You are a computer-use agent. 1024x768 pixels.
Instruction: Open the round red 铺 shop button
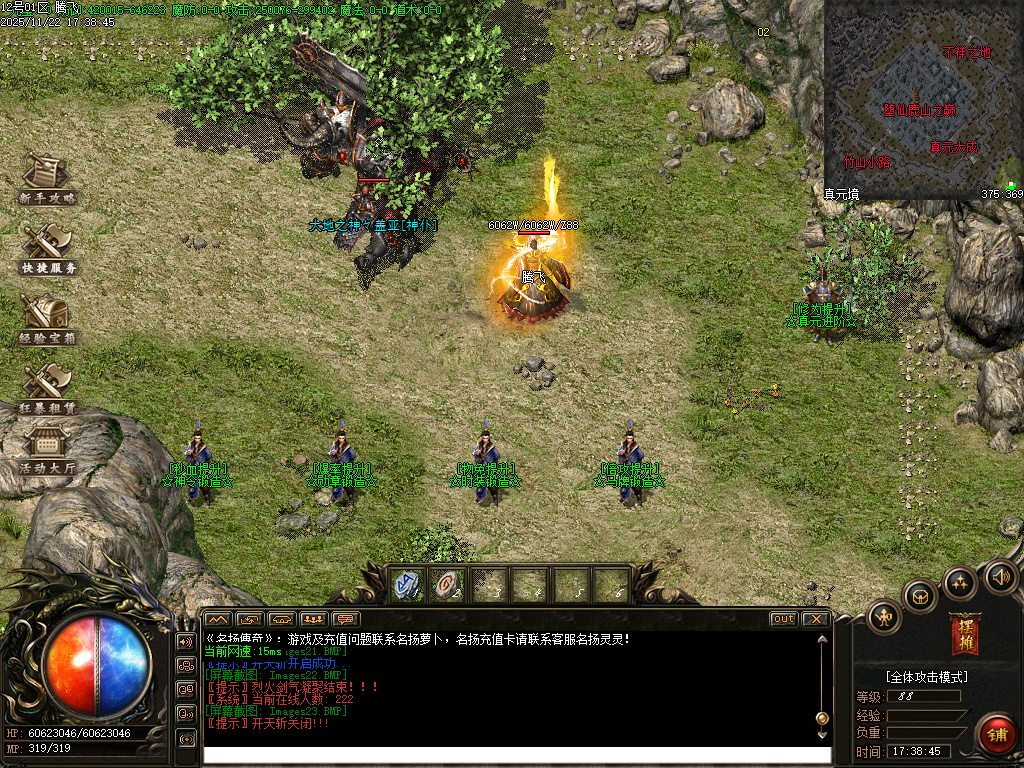coord(996,734)
